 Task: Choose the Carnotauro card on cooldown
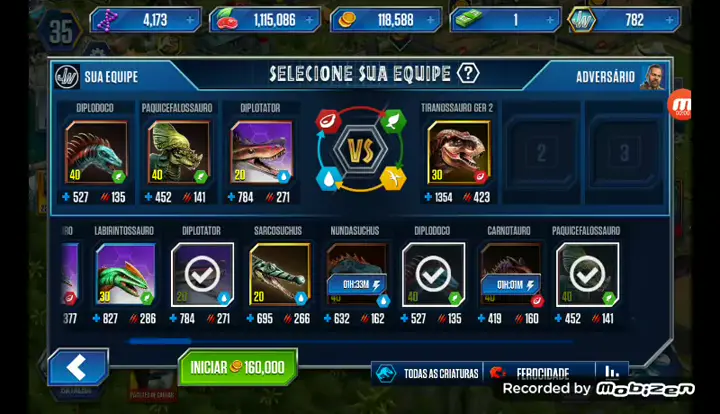[510, 272]
